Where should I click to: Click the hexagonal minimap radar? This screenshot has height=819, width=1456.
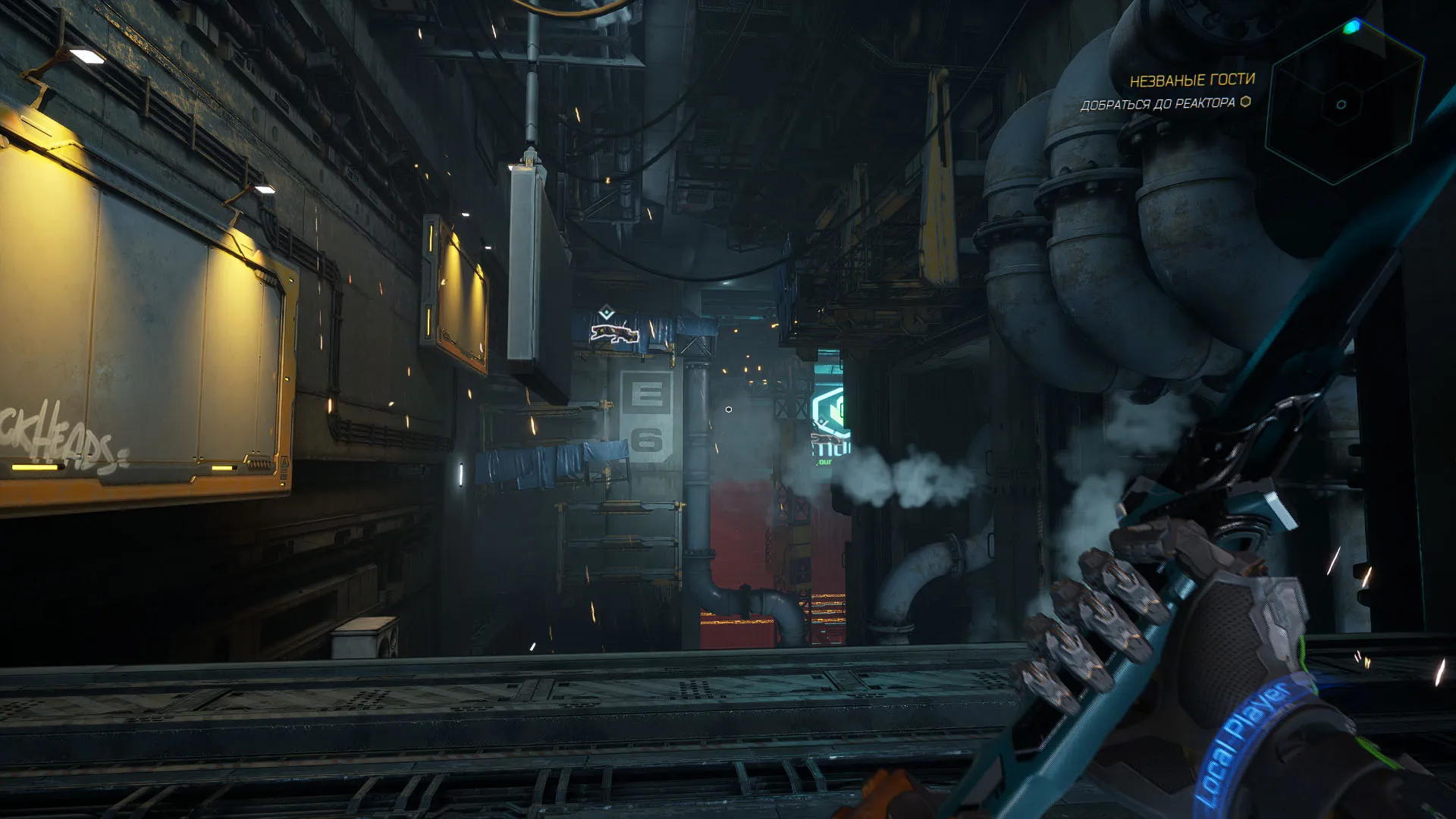coord(1343,105)
